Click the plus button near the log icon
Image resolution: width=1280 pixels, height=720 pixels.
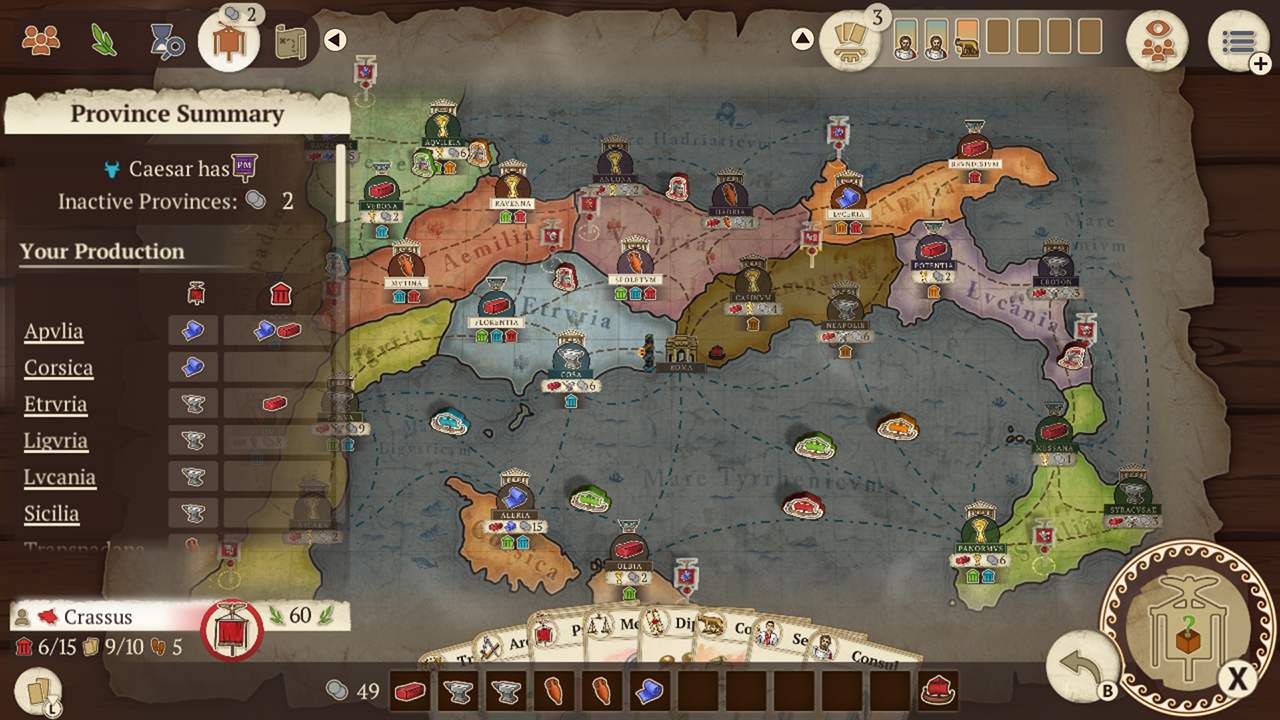tap(1262, 63)
